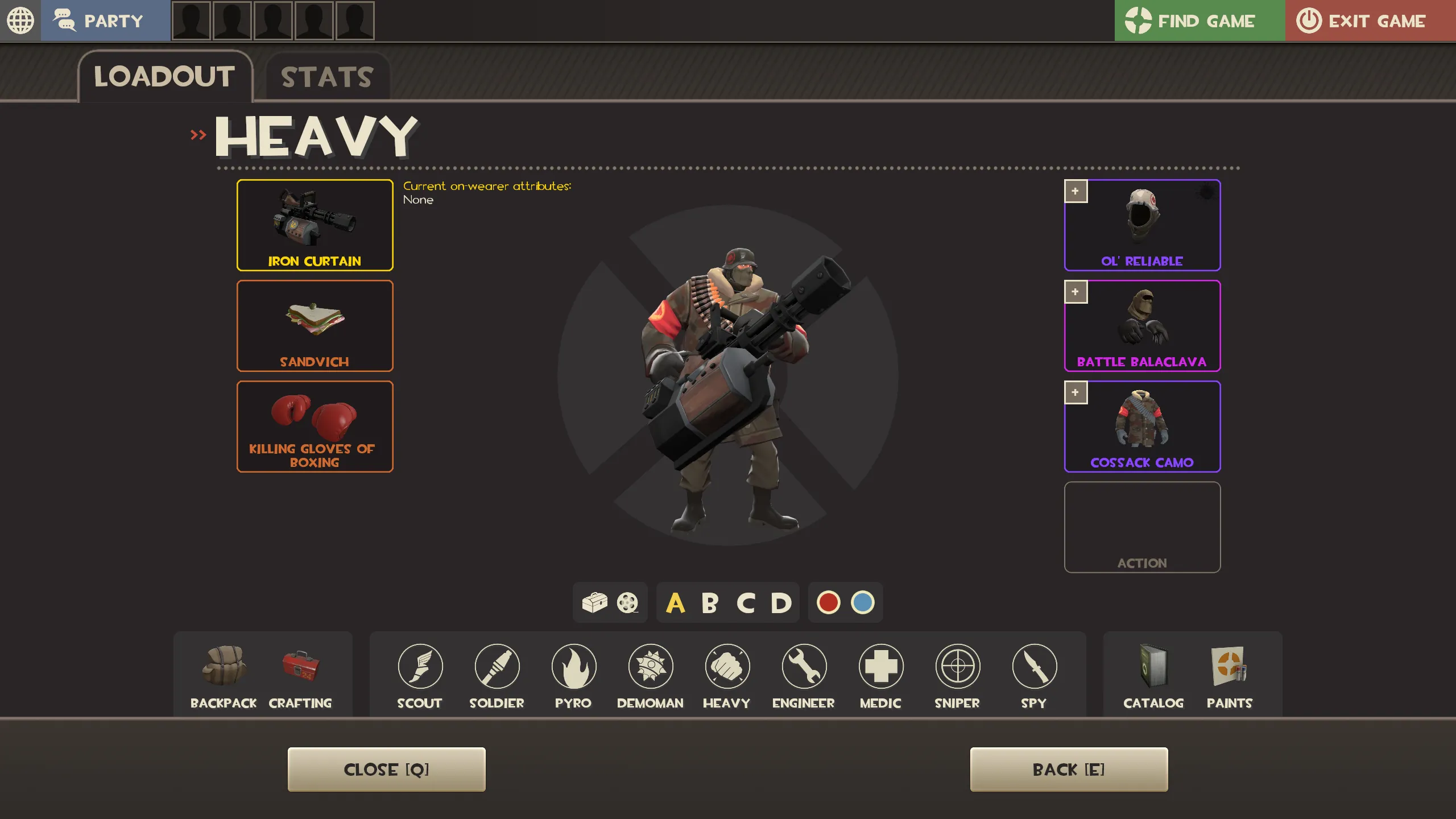Screen dimensions: 1456x819
Task: Open the empty Action slot
Action: [x=1142, y=527]
